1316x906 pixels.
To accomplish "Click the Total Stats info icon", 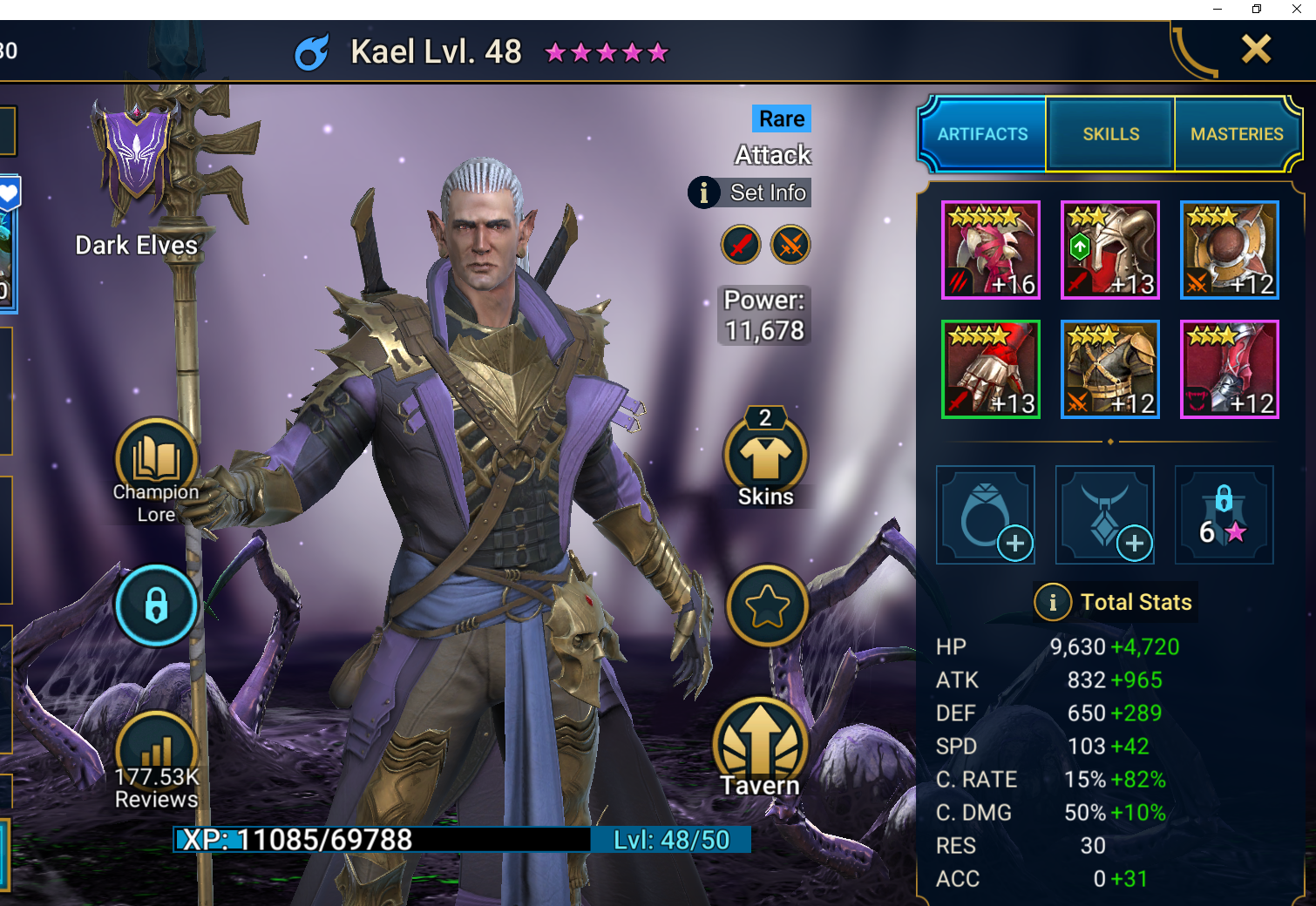I will 1053,602.
